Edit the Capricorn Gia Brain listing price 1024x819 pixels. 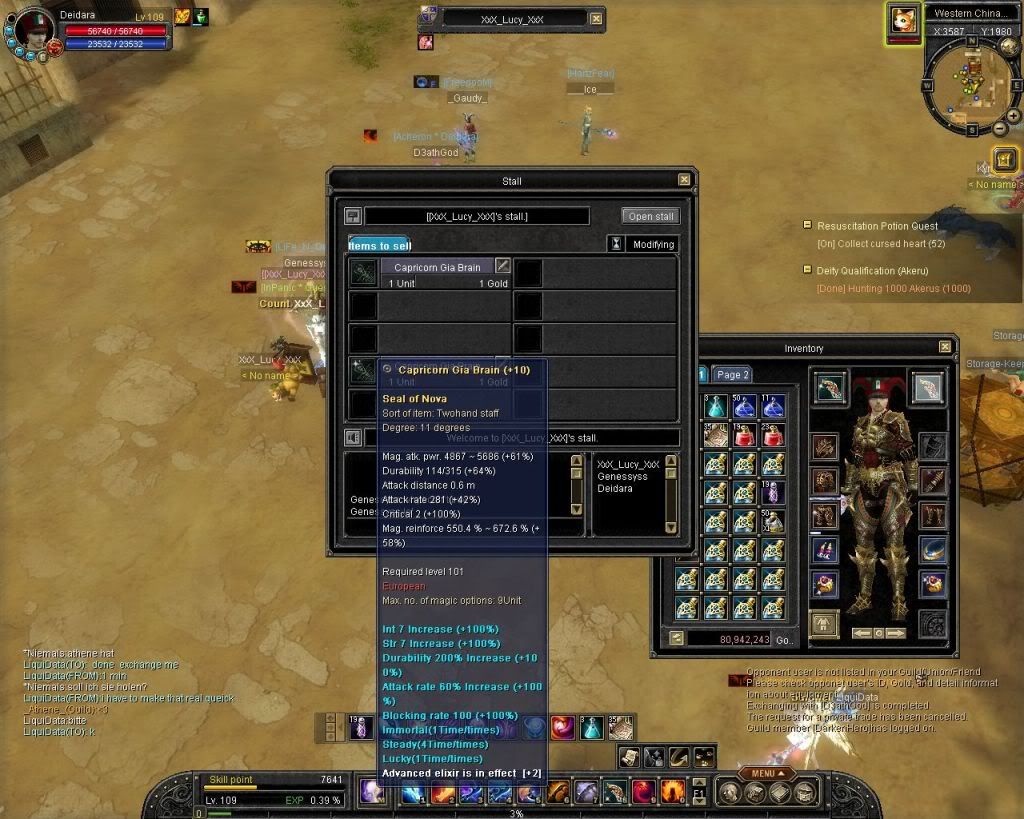(503, 267)
